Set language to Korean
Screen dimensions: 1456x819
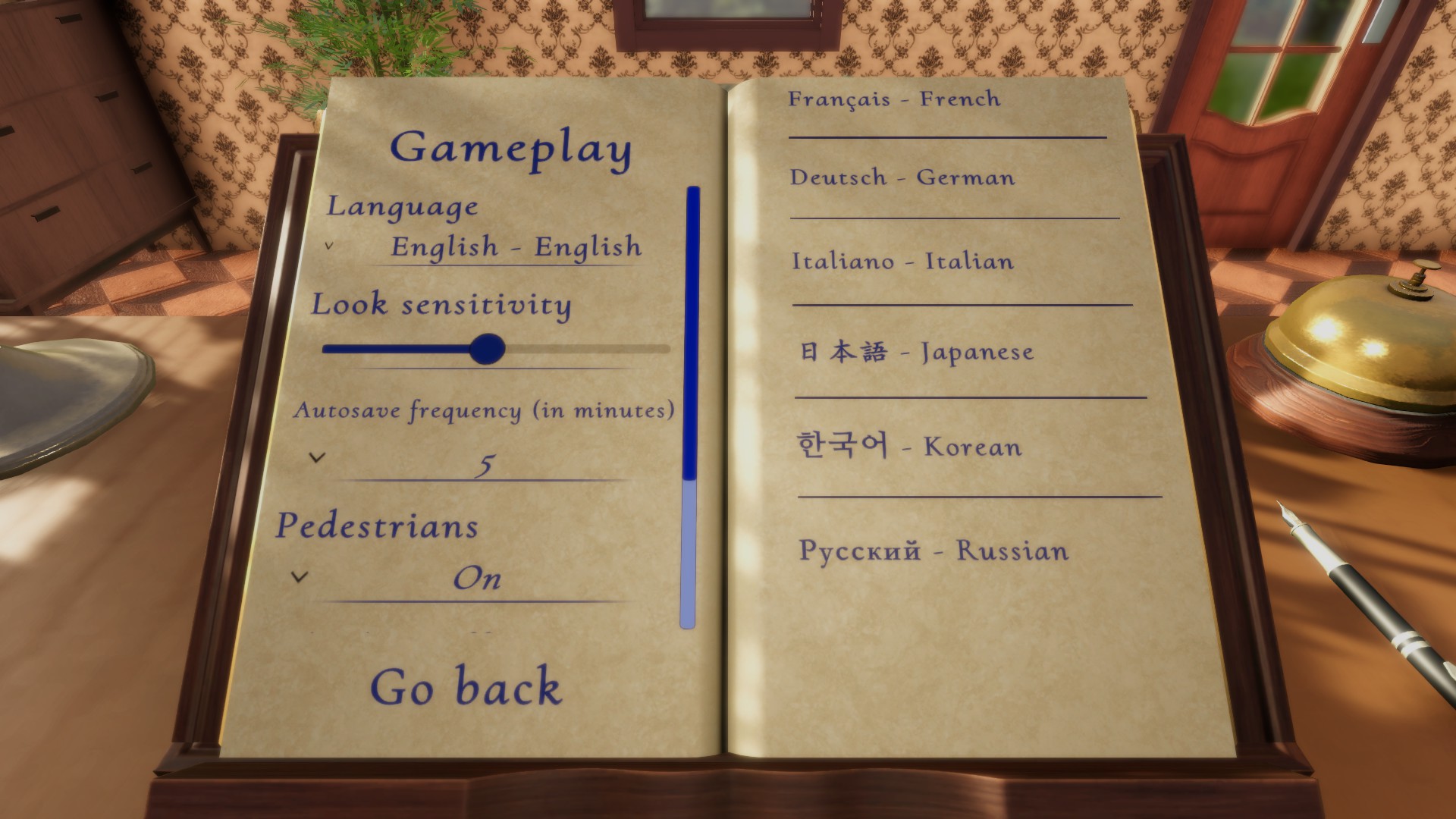[x=909, y=447]
